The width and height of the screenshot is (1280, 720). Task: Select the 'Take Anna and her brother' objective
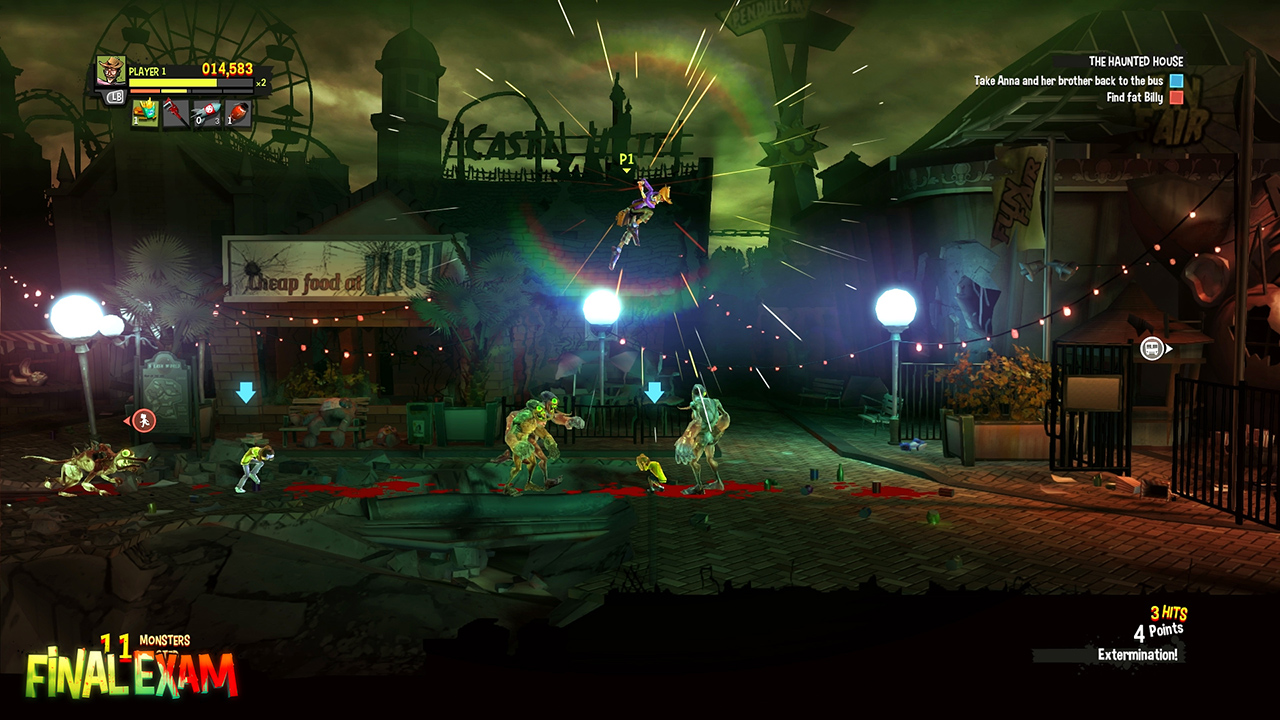point(1068,81)
